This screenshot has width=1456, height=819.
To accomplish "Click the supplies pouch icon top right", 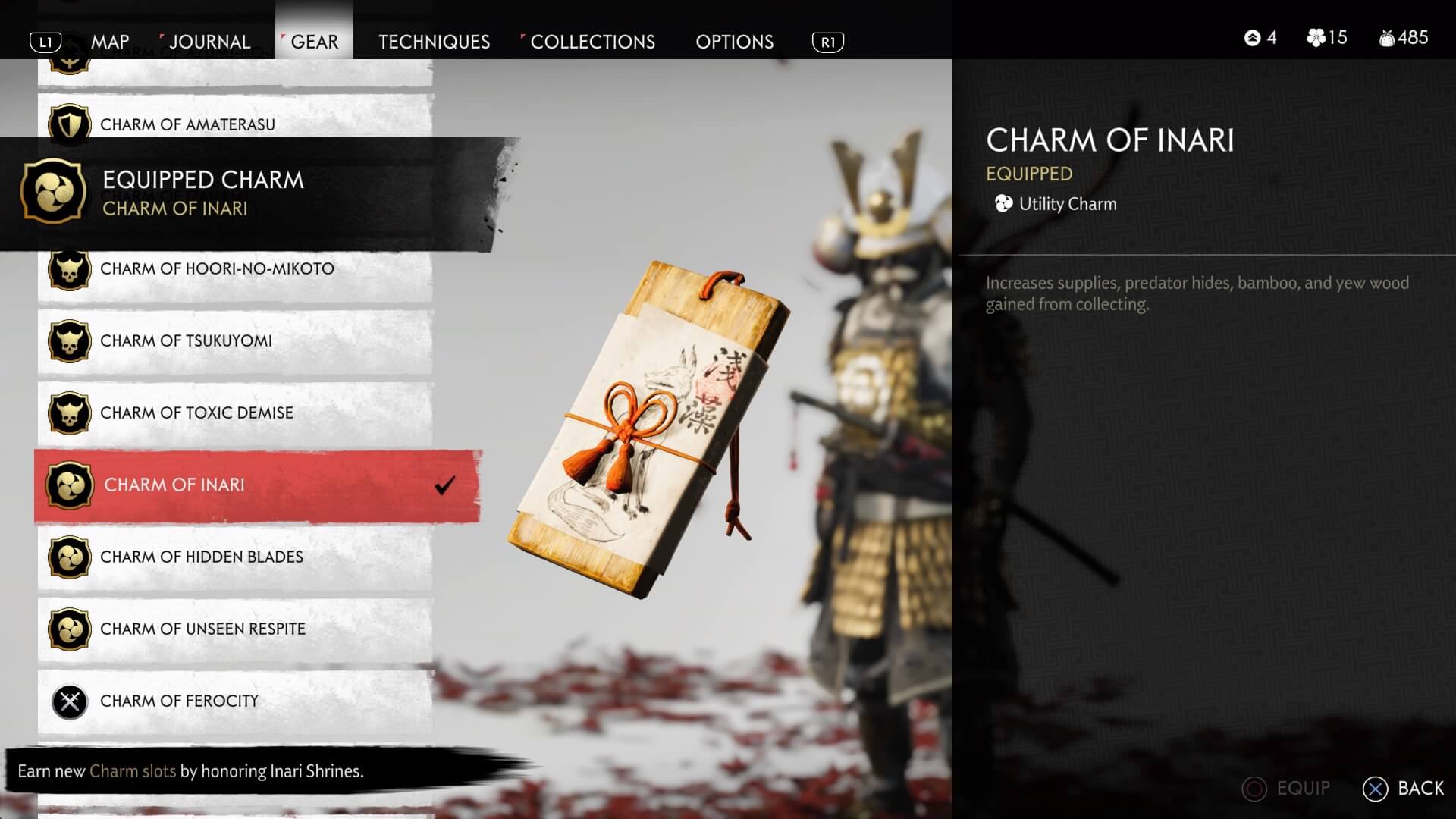I will click(x=1388, y=38).
